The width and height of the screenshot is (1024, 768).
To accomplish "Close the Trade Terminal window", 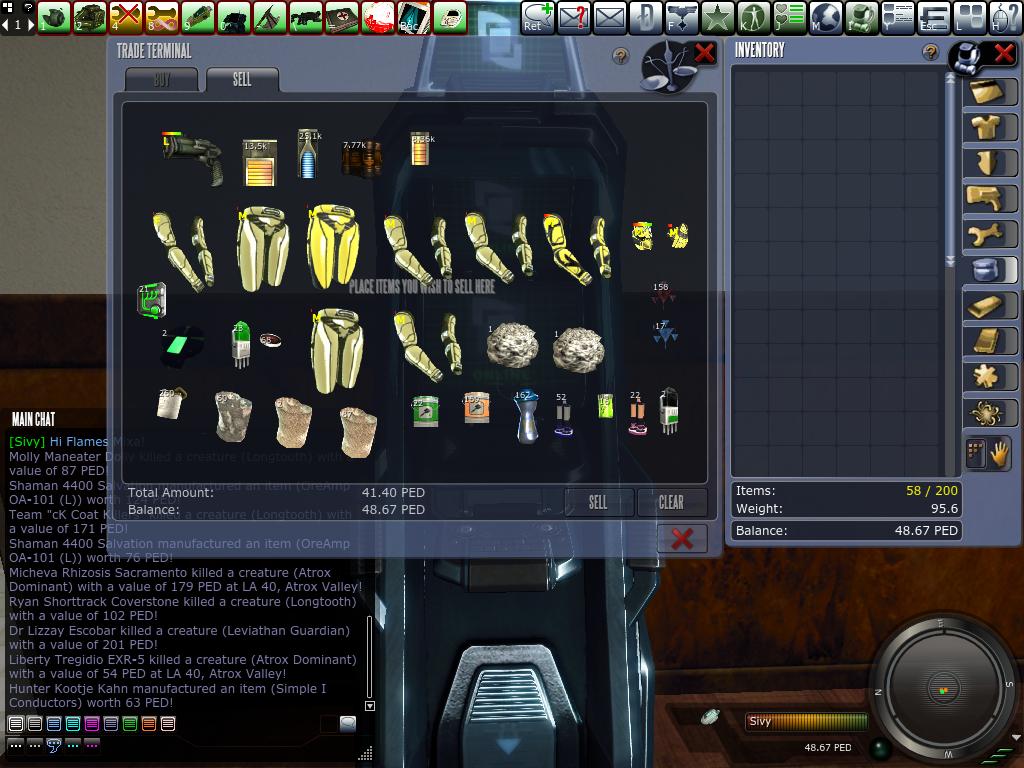I will pyautogui.click(x=704, y=53).
